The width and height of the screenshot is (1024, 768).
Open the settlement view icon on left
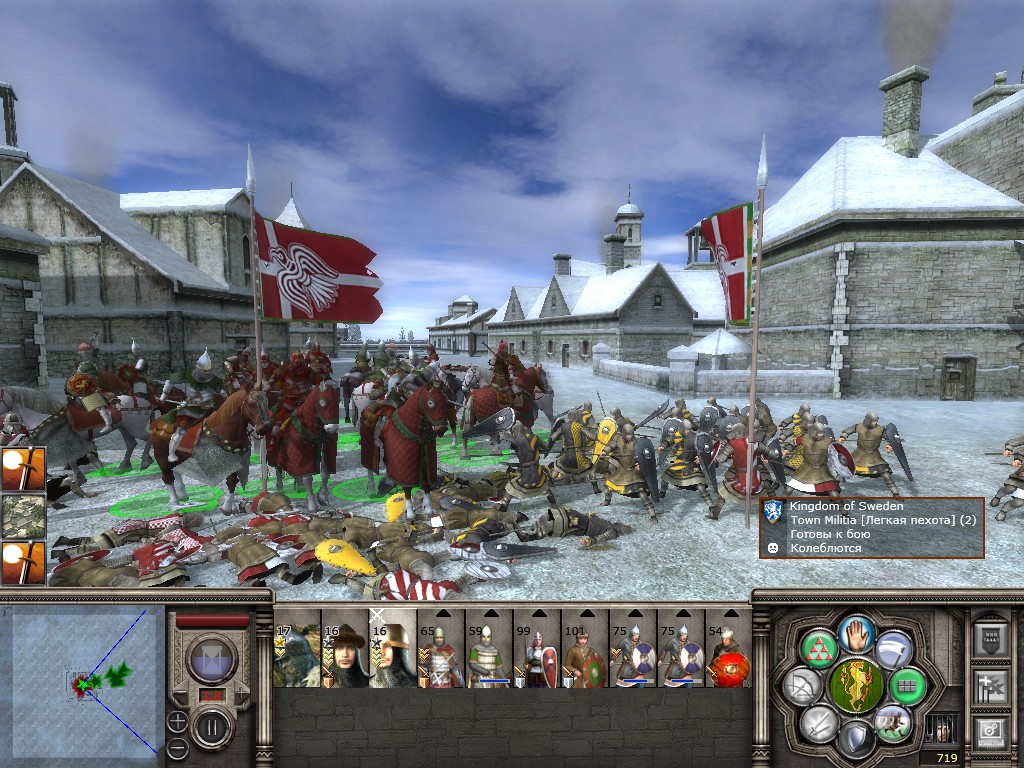point(22,518)
